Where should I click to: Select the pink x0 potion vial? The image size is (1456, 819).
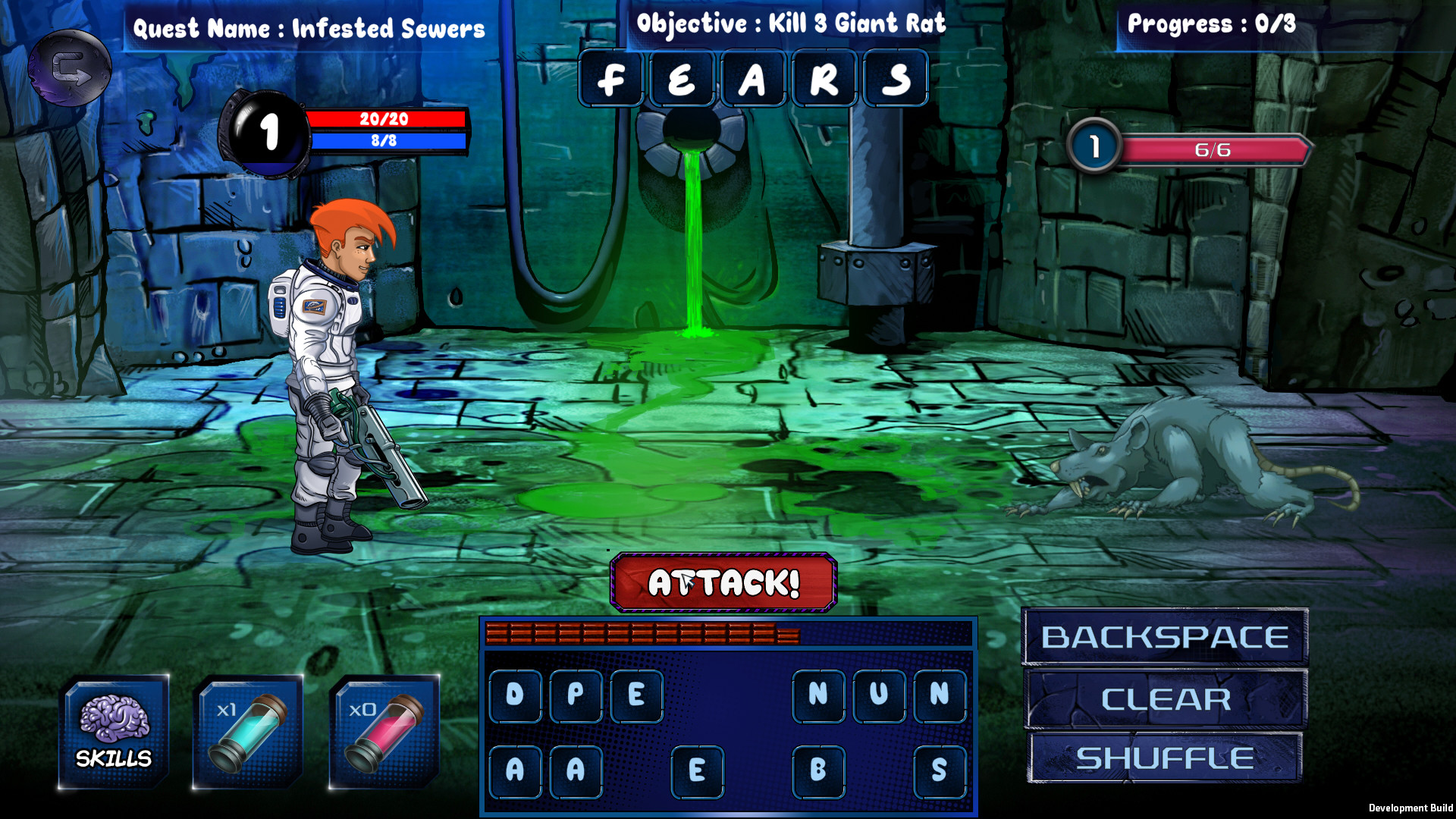tap(383, 730)
